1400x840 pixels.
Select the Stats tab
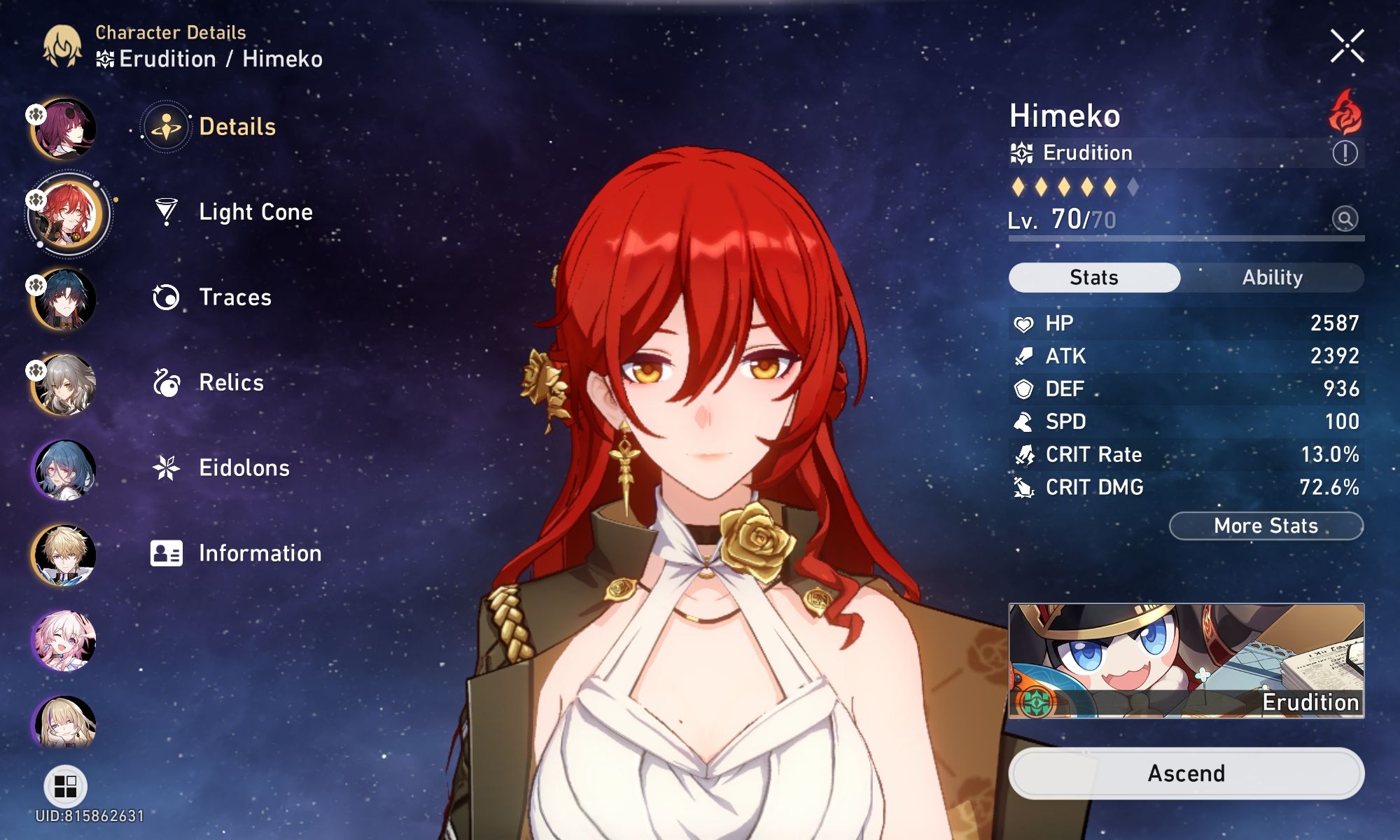point(1093,277)
